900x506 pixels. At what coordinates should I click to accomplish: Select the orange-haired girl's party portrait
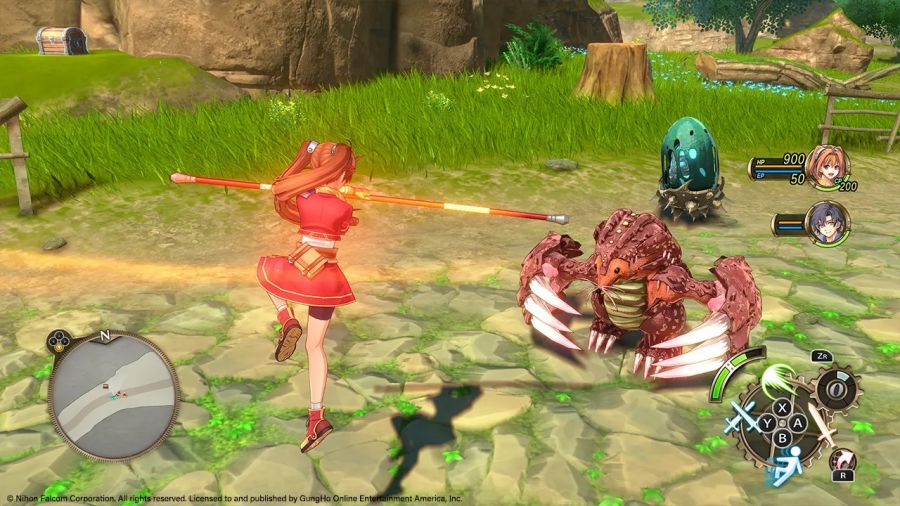pos(828,166)
